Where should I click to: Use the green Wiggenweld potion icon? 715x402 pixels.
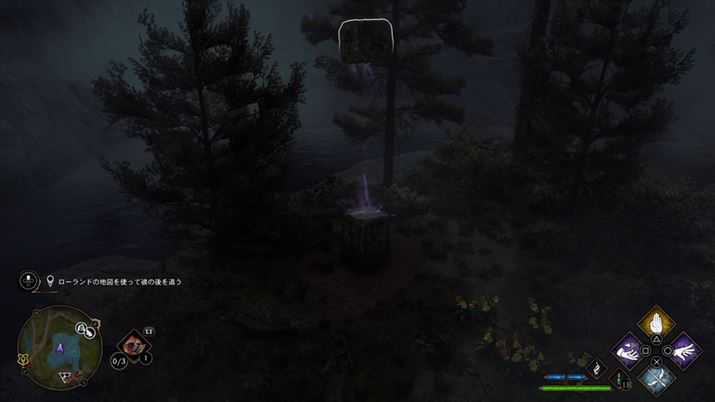[617, 380]
